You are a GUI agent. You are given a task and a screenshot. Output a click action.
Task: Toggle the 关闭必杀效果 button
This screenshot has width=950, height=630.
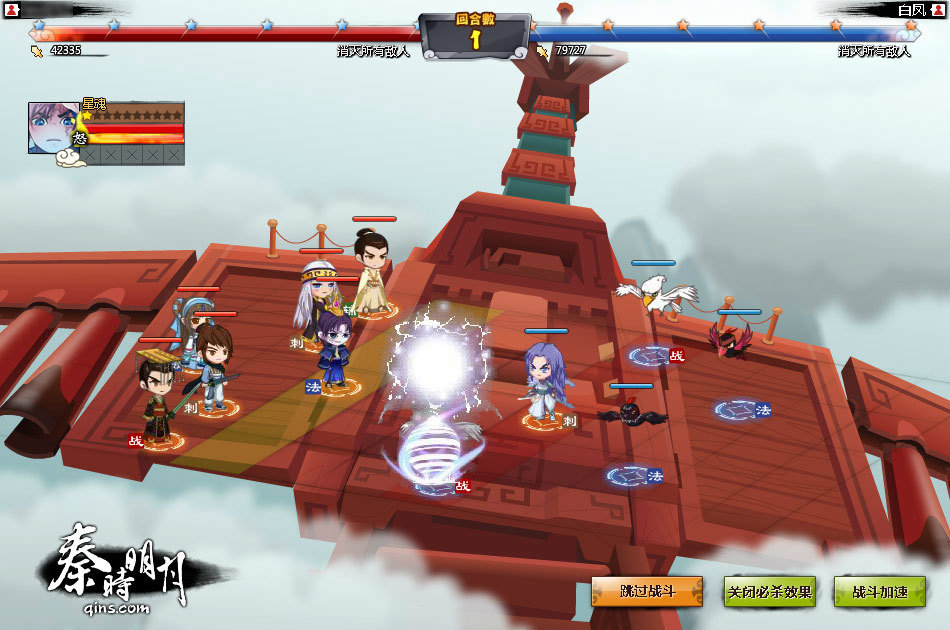click(769, 591)
